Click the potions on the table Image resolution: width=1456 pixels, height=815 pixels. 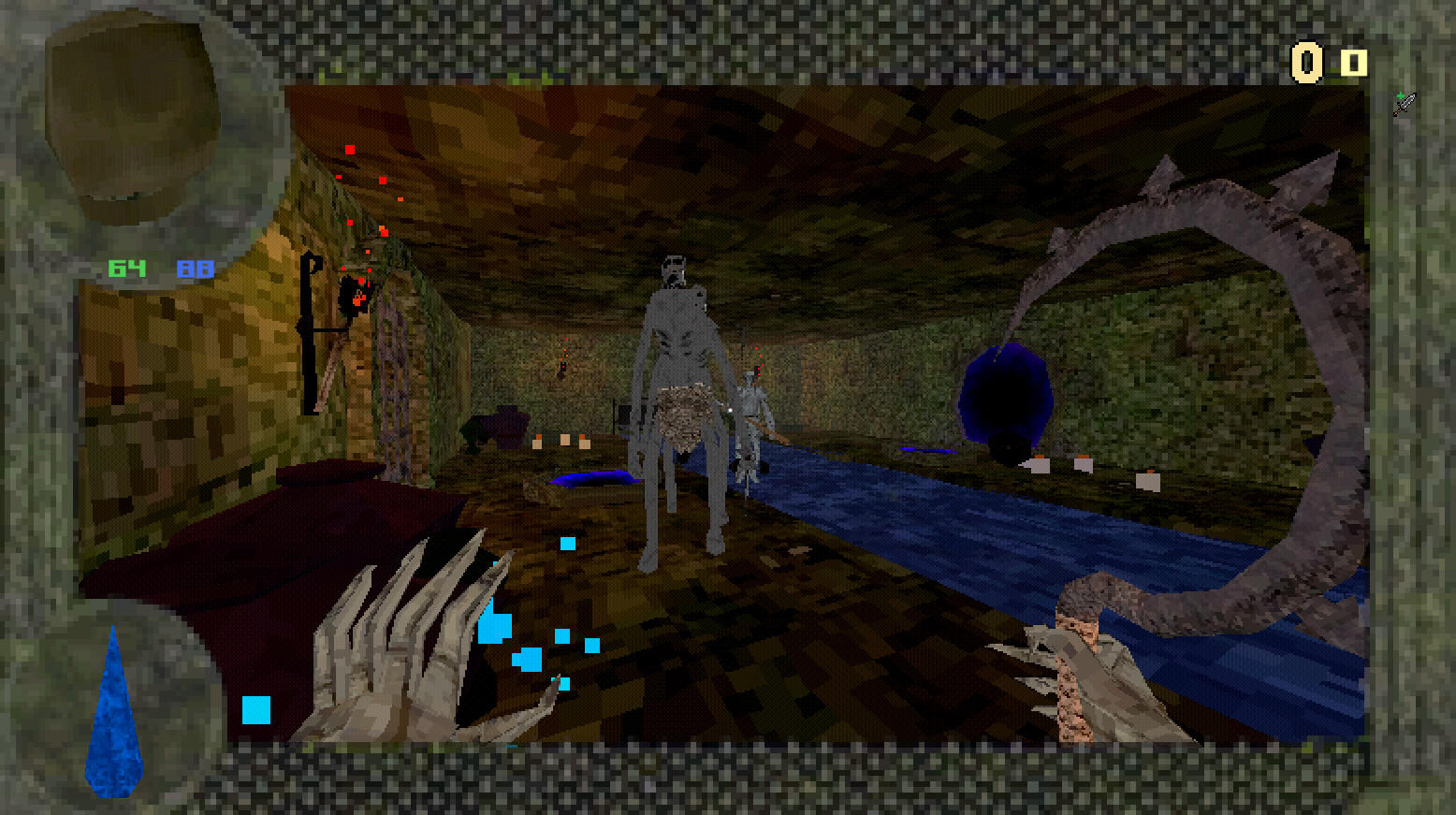(566, 440)
